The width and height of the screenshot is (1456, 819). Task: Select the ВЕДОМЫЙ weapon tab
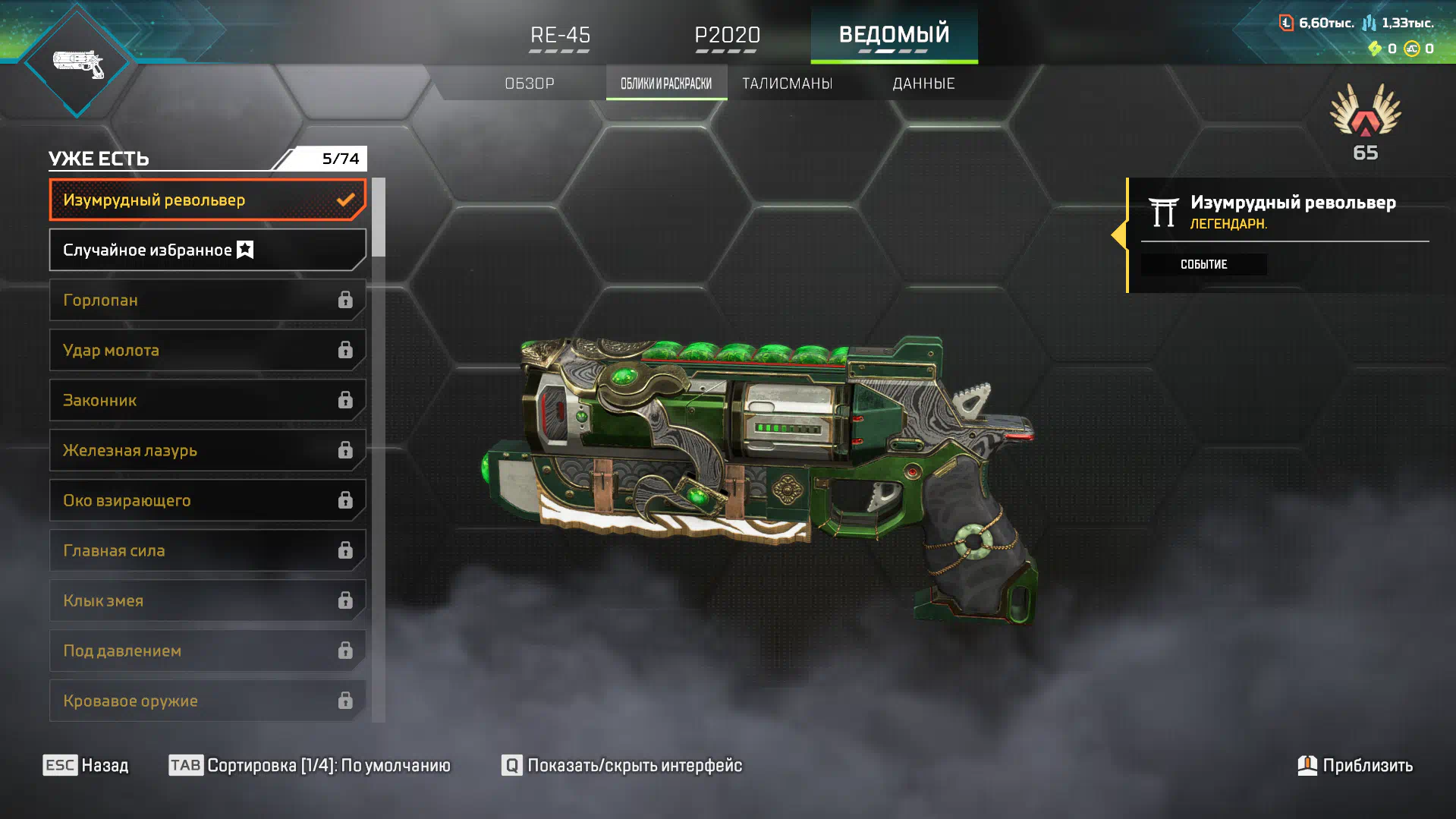click(x=894, y=35)
